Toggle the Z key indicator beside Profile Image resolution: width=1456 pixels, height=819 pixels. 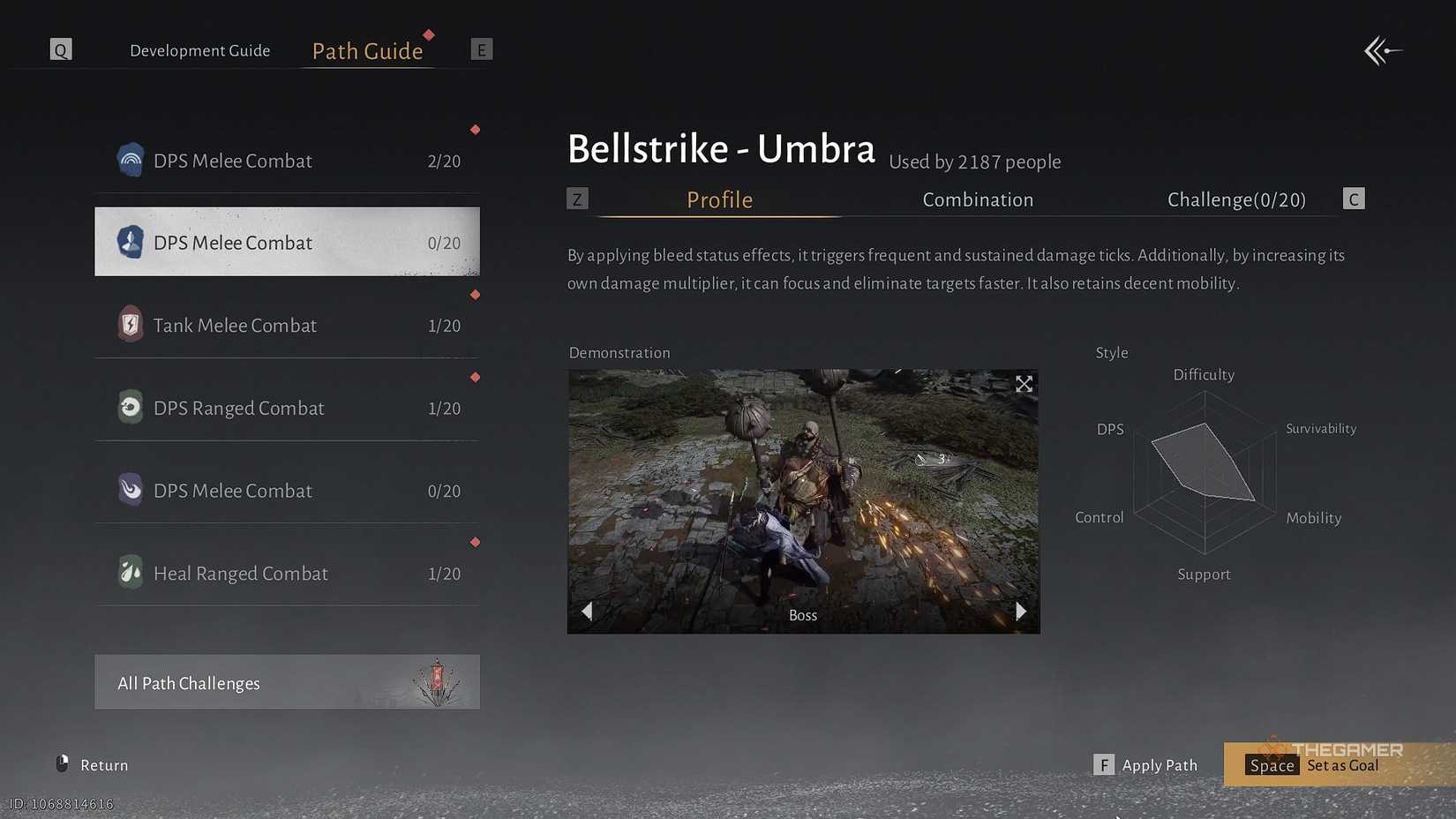(578, 199)
